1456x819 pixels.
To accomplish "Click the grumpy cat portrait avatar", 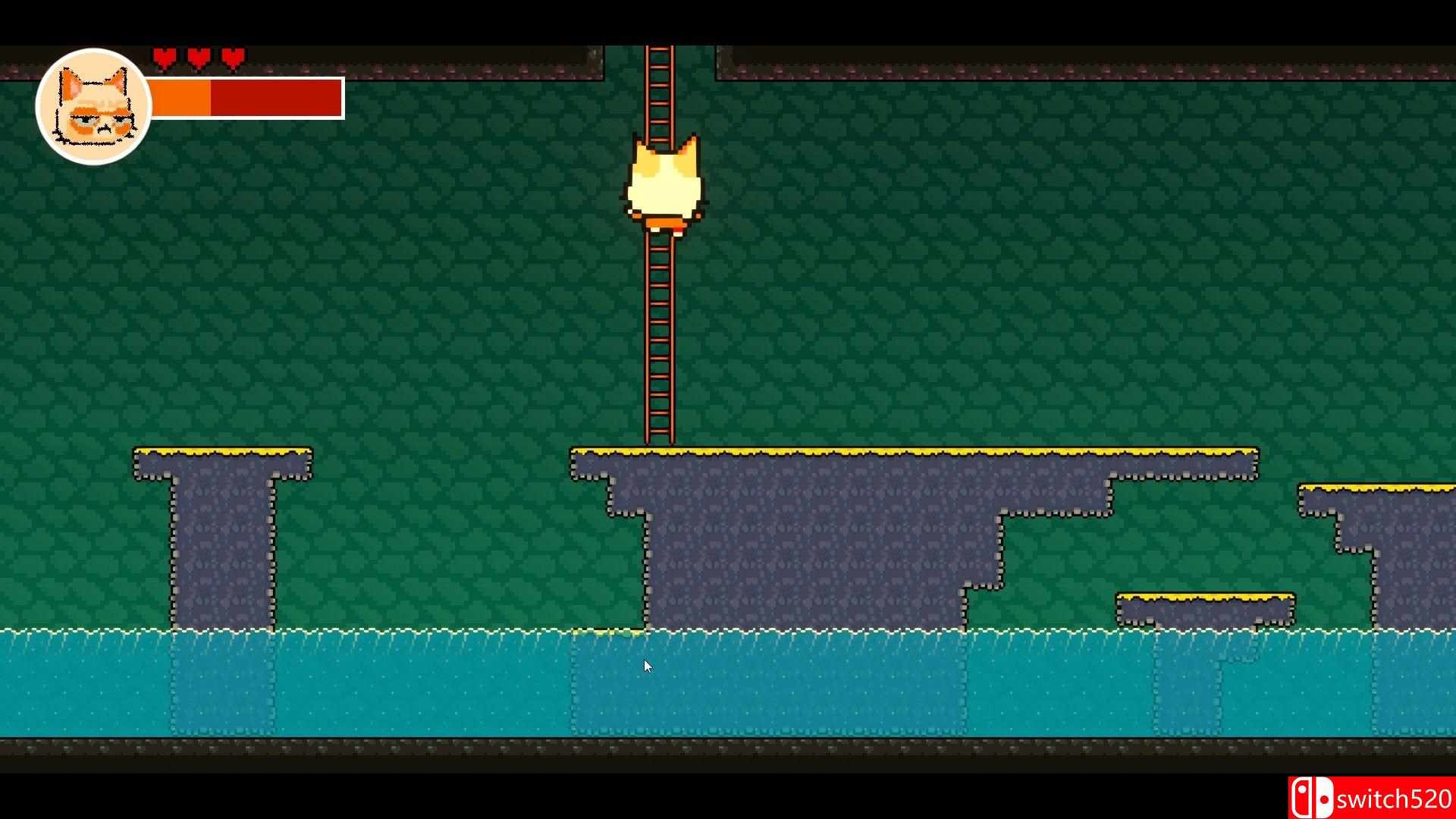I will (93, 102).
